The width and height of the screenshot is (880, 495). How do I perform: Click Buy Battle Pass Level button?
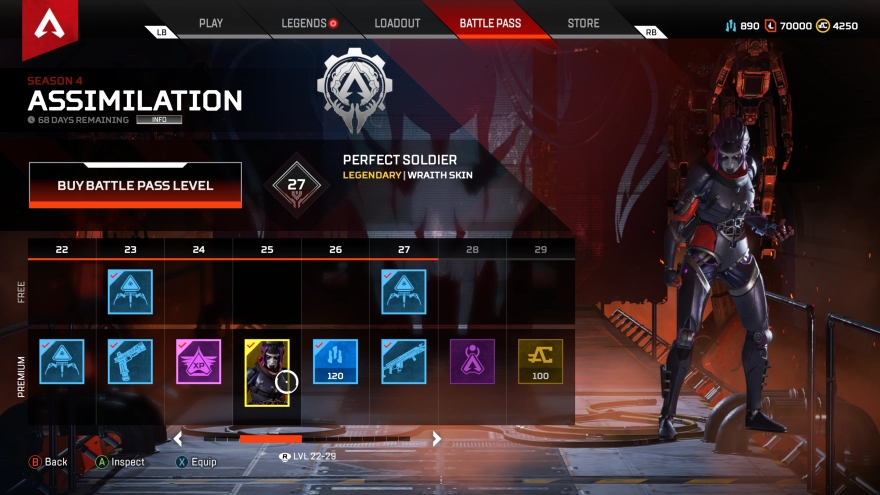click(x=135, y=185)
